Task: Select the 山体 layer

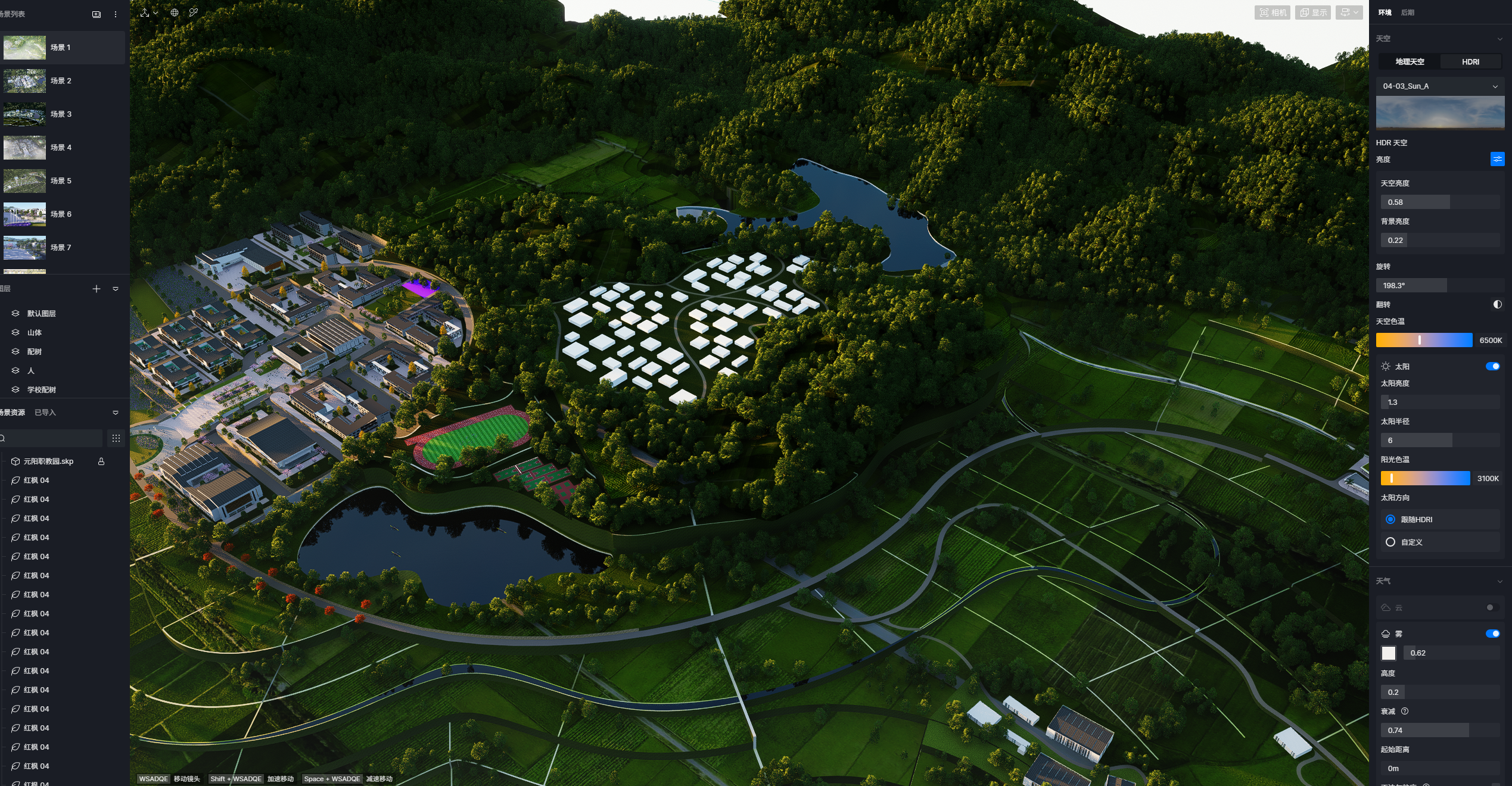Action: (35, 333)
